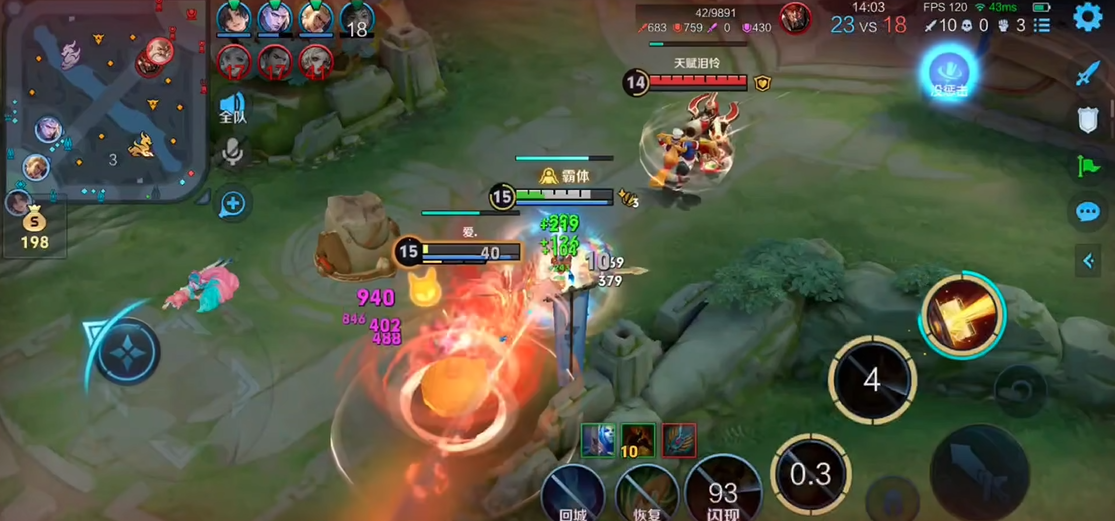Tap the skill showing 0.3 cooldown

coord(810,474)
